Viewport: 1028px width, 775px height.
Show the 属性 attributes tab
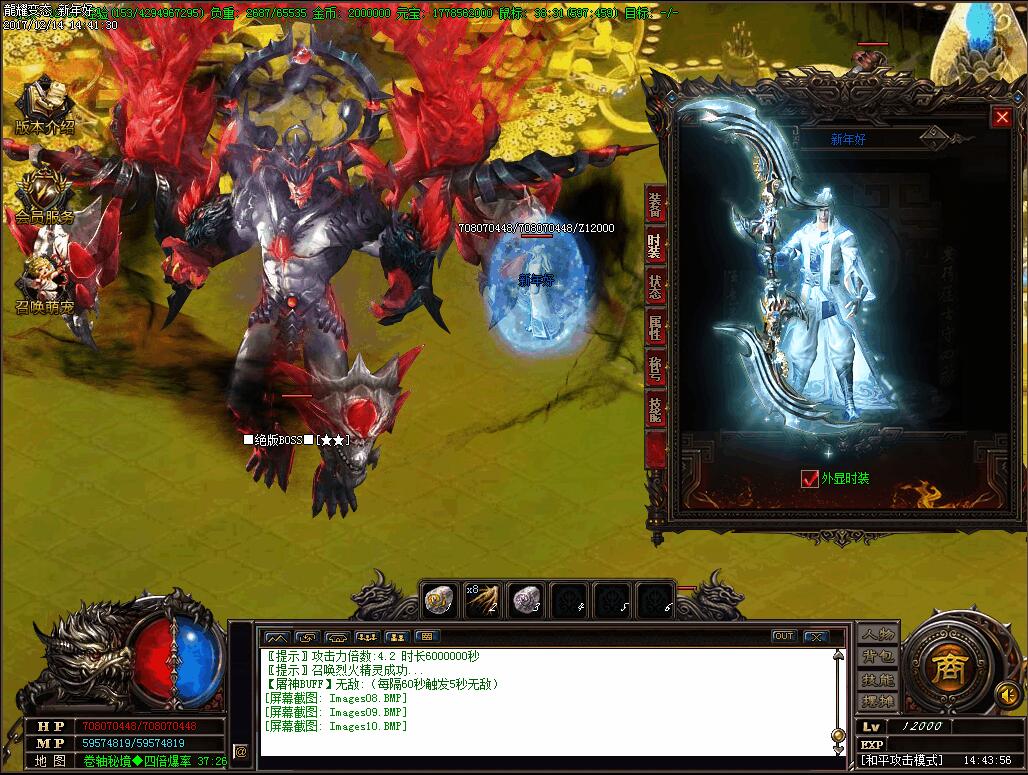click(654, 328)
